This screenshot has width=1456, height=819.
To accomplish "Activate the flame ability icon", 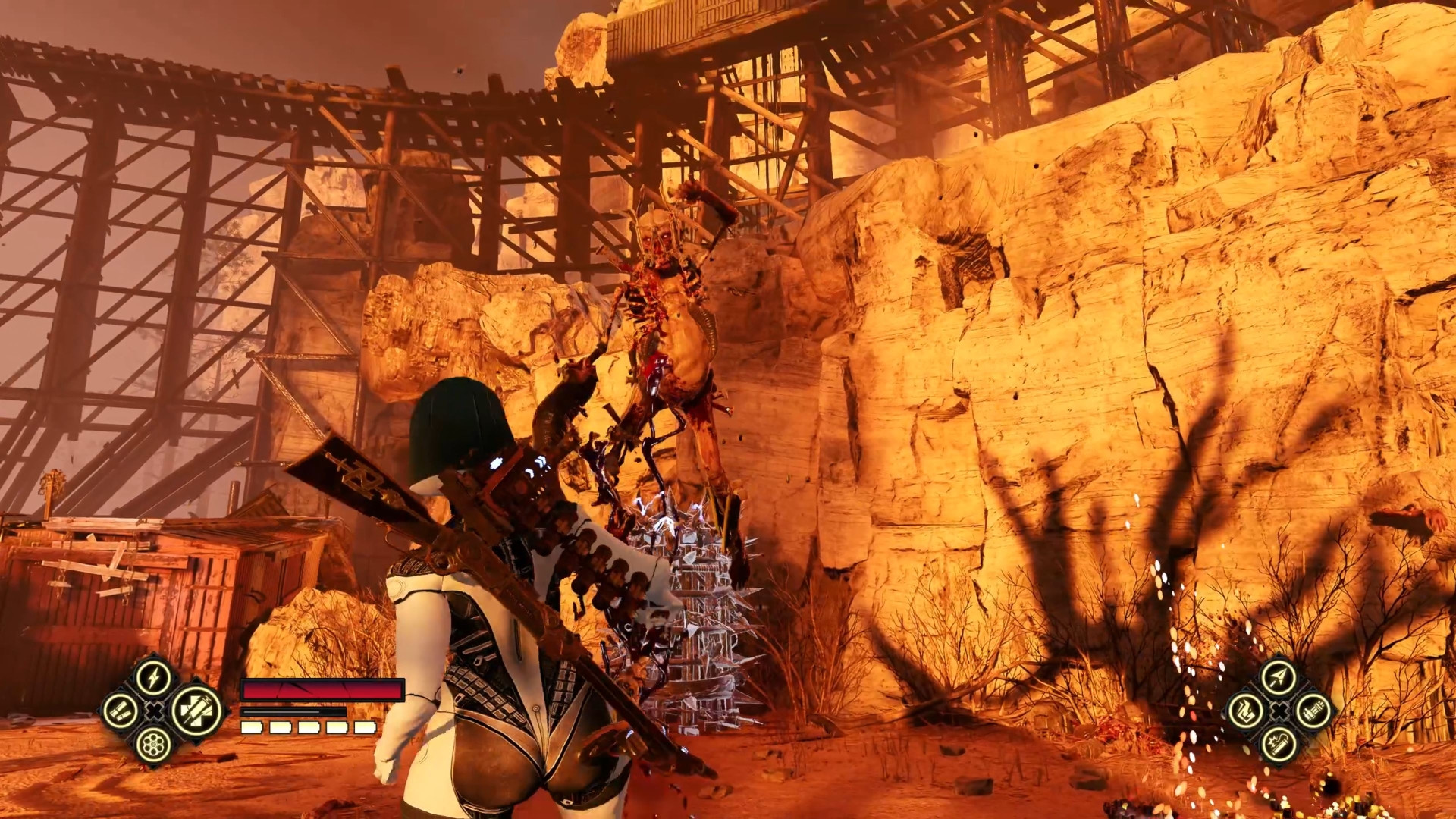I will coord(1245,711).
